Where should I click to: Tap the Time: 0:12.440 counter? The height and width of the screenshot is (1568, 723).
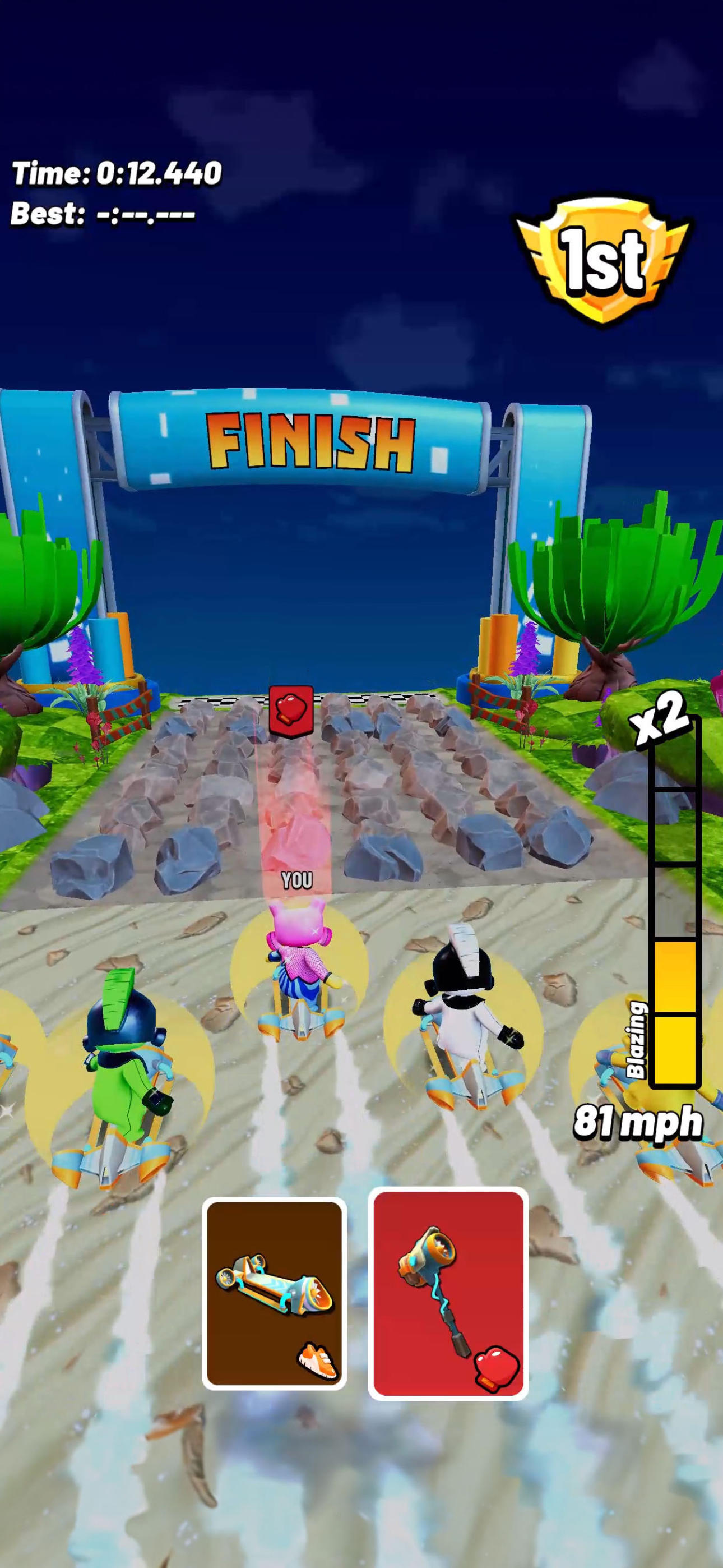[115, 173]
